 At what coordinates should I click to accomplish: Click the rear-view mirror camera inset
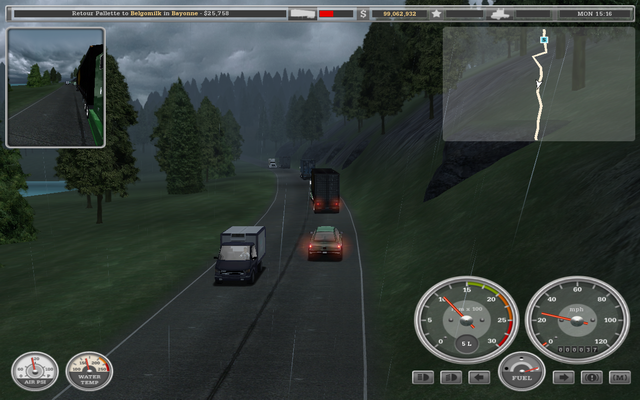pos(55,88)
